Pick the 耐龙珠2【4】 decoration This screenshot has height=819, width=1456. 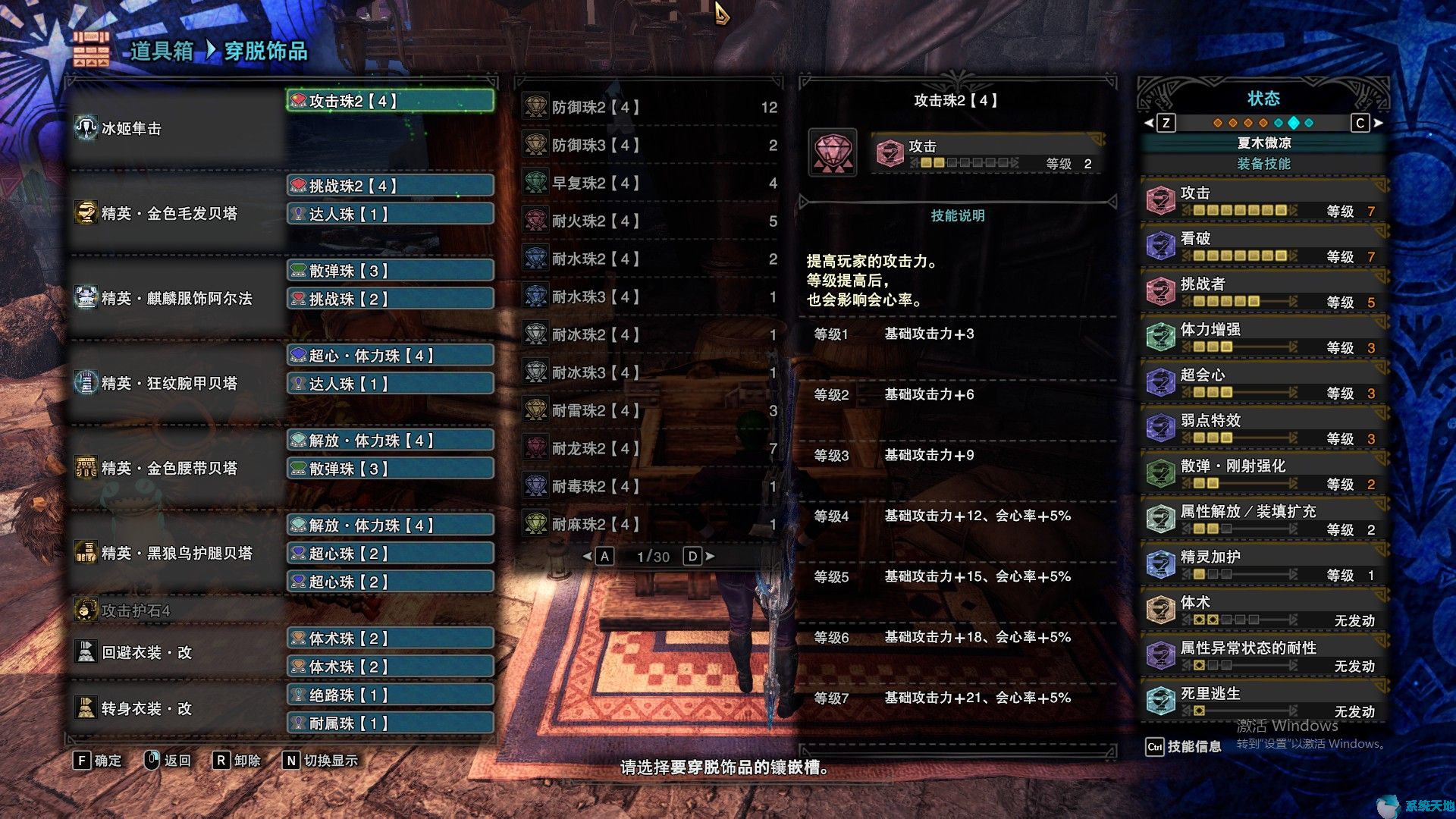pyautogui.click(x=649, y=448)
